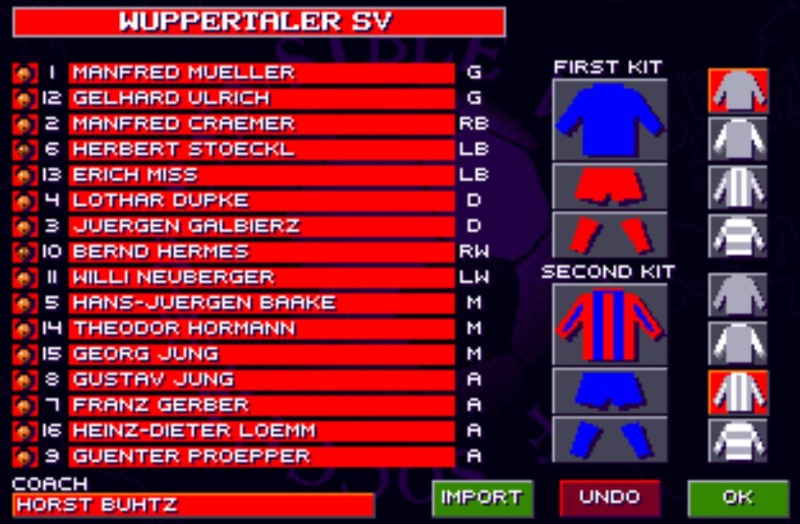Select Lothar Dupke in the player list
The height and width of the screenshot is (524, 800).
tap(261, 200)
